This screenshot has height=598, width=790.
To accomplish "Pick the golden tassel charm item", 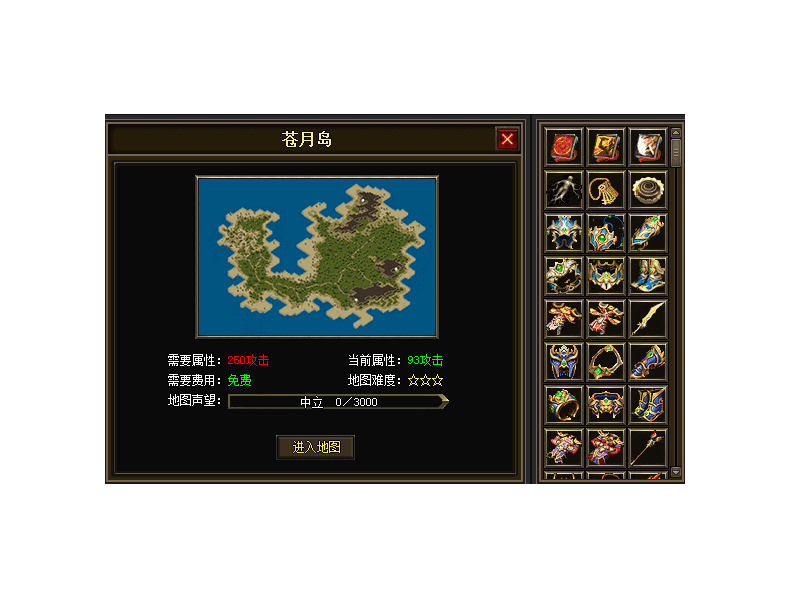I will (x=606, y=190).
